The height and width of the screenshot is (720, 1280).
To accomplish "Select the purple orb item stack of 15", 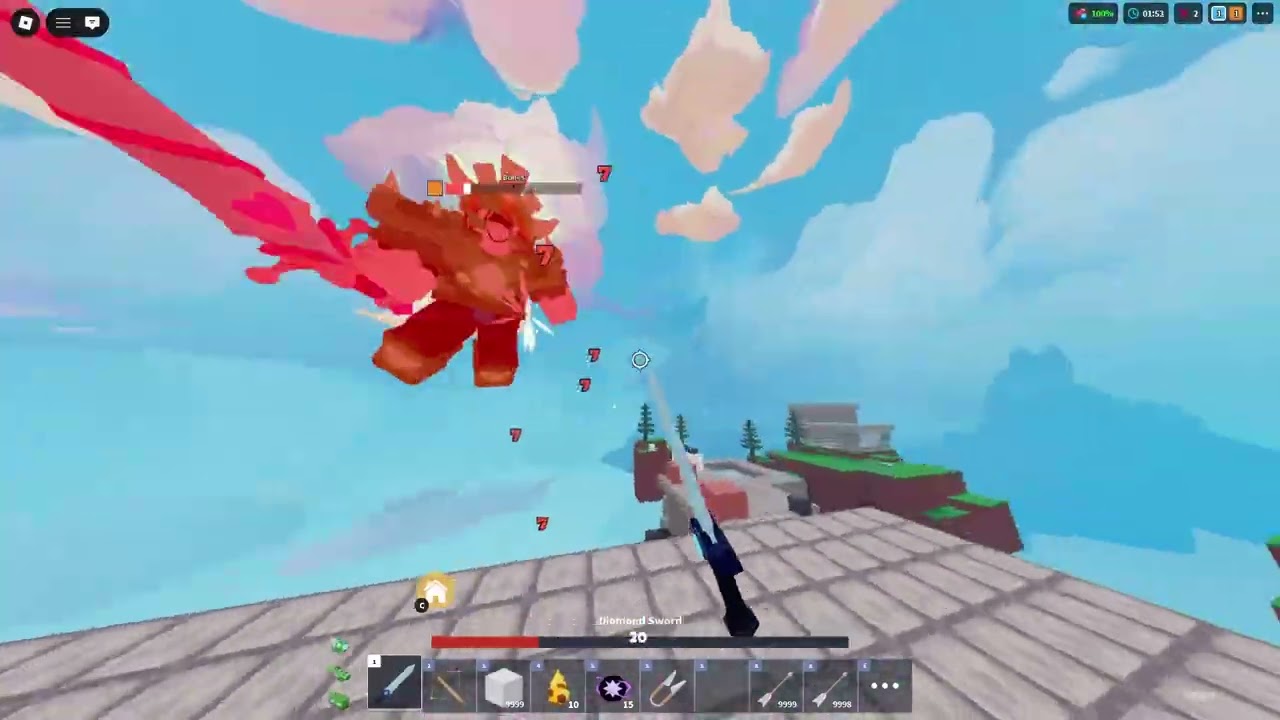I will (612, 685).
